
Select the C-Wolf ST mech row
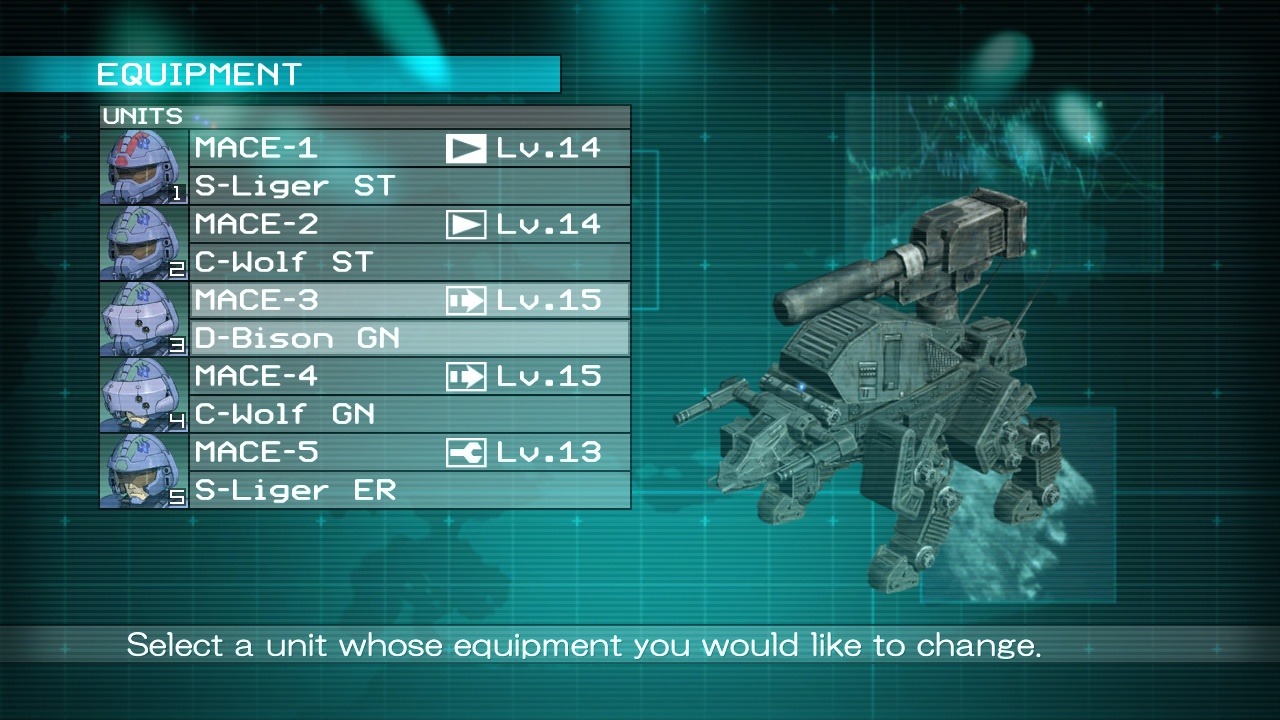(410, 262)
